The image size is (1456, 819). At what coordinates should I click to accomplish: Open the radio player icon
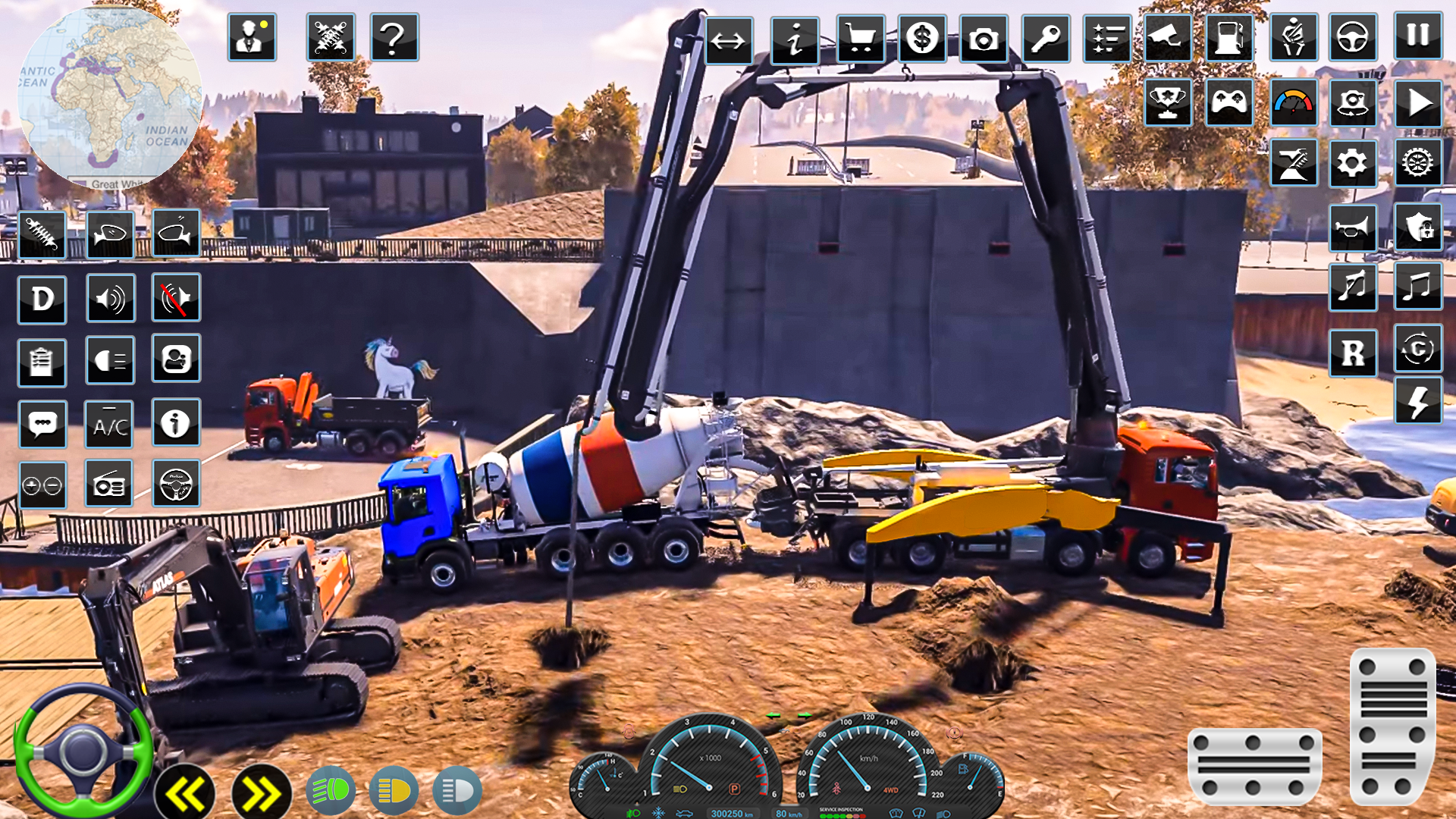pos(110,484)
